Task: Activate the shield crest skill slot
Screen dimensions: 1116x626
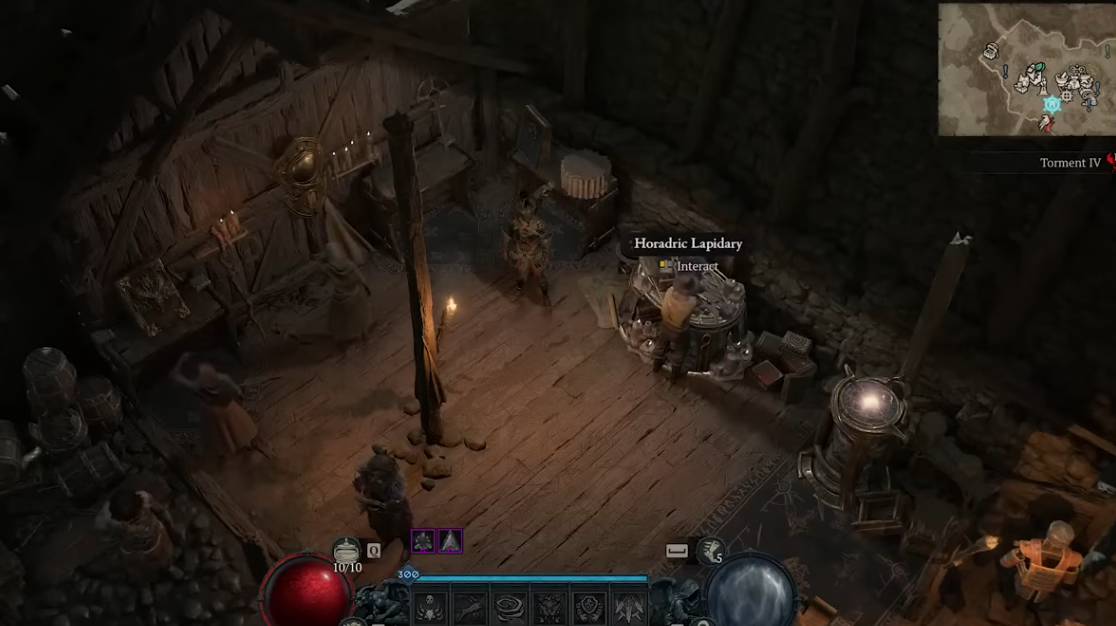Action: [x=589, y=605]
